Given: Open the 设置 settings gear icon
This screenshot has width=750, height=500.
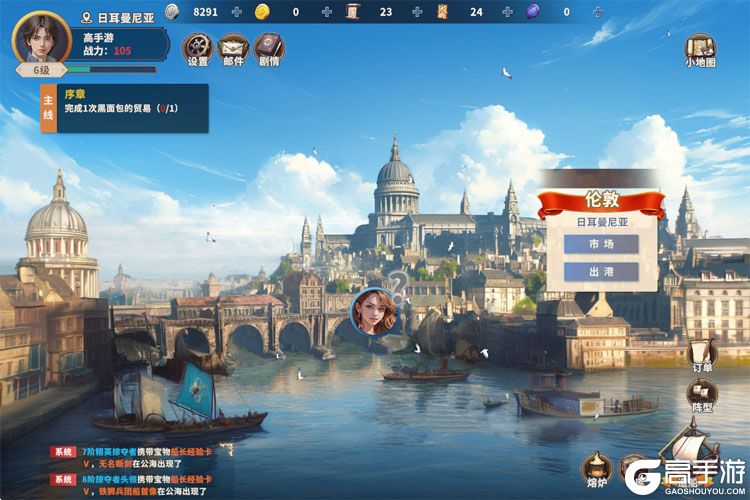Looking at the screenshot, I should click(x=197, y=47).
